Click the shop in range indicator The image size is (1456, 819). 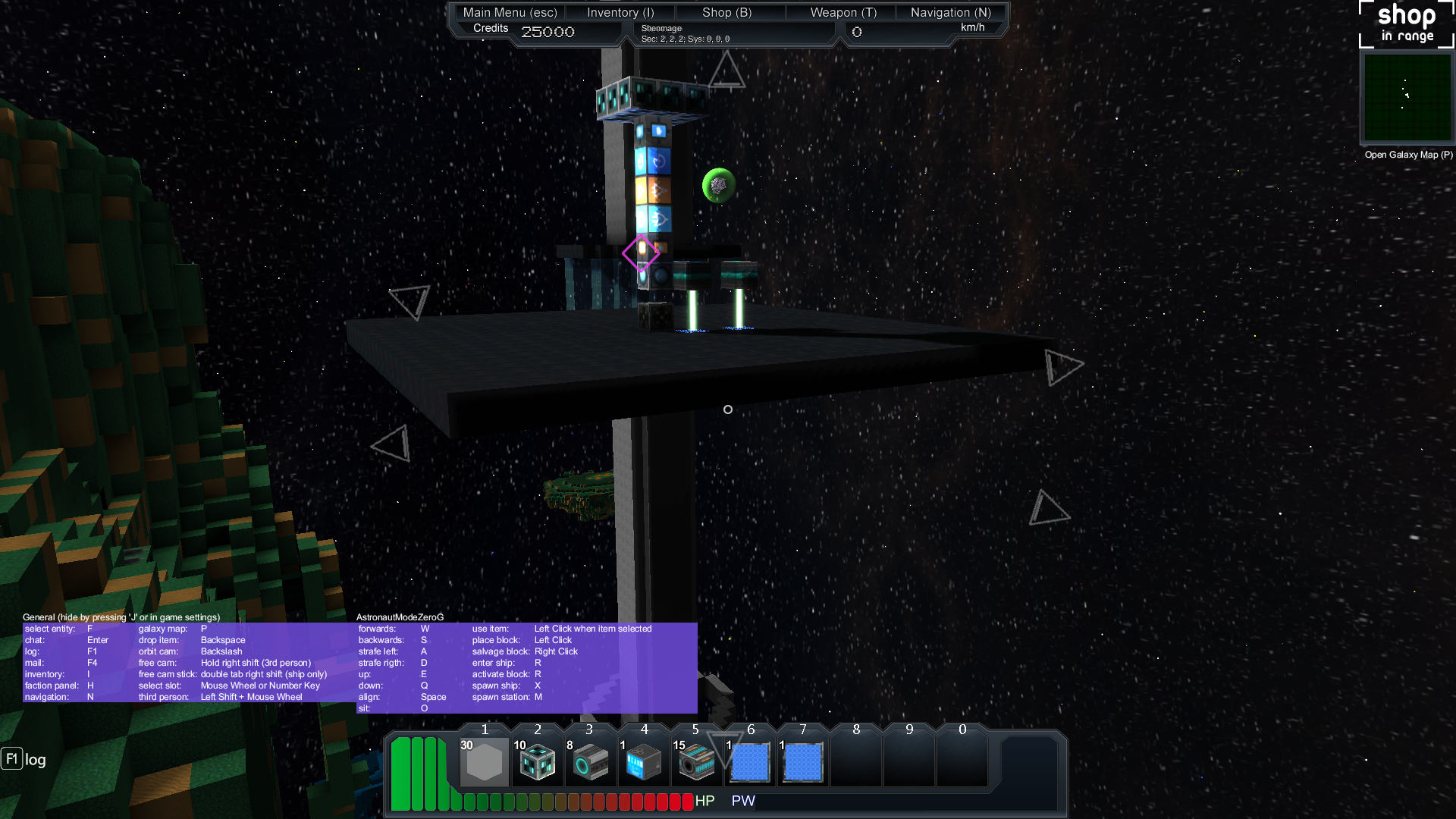tap(1406, 24)
